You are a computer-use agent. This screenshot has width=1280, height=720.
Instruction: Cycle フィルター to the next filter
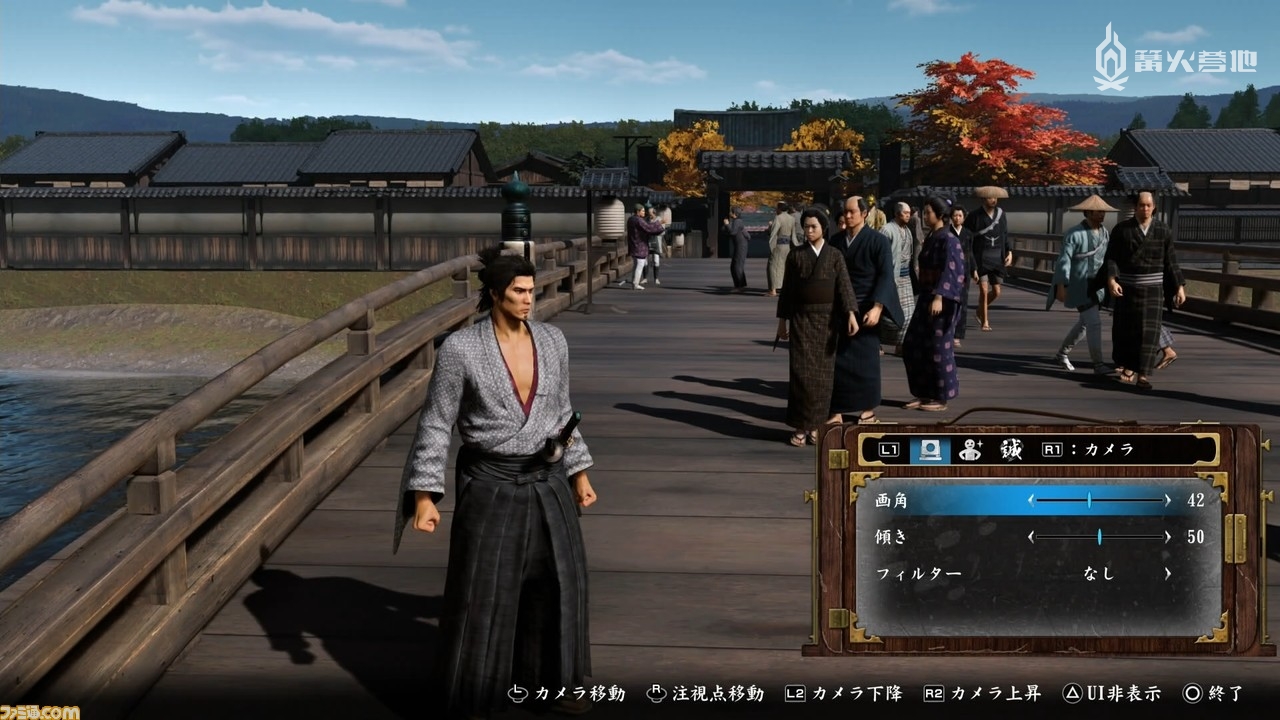[x=1166, y=574]
